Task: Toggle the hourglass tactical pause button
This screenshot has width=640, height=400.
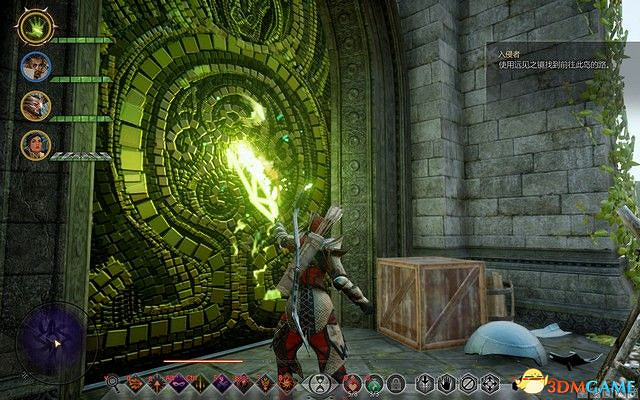Action: pyautogui.click(x=320, y=383)
